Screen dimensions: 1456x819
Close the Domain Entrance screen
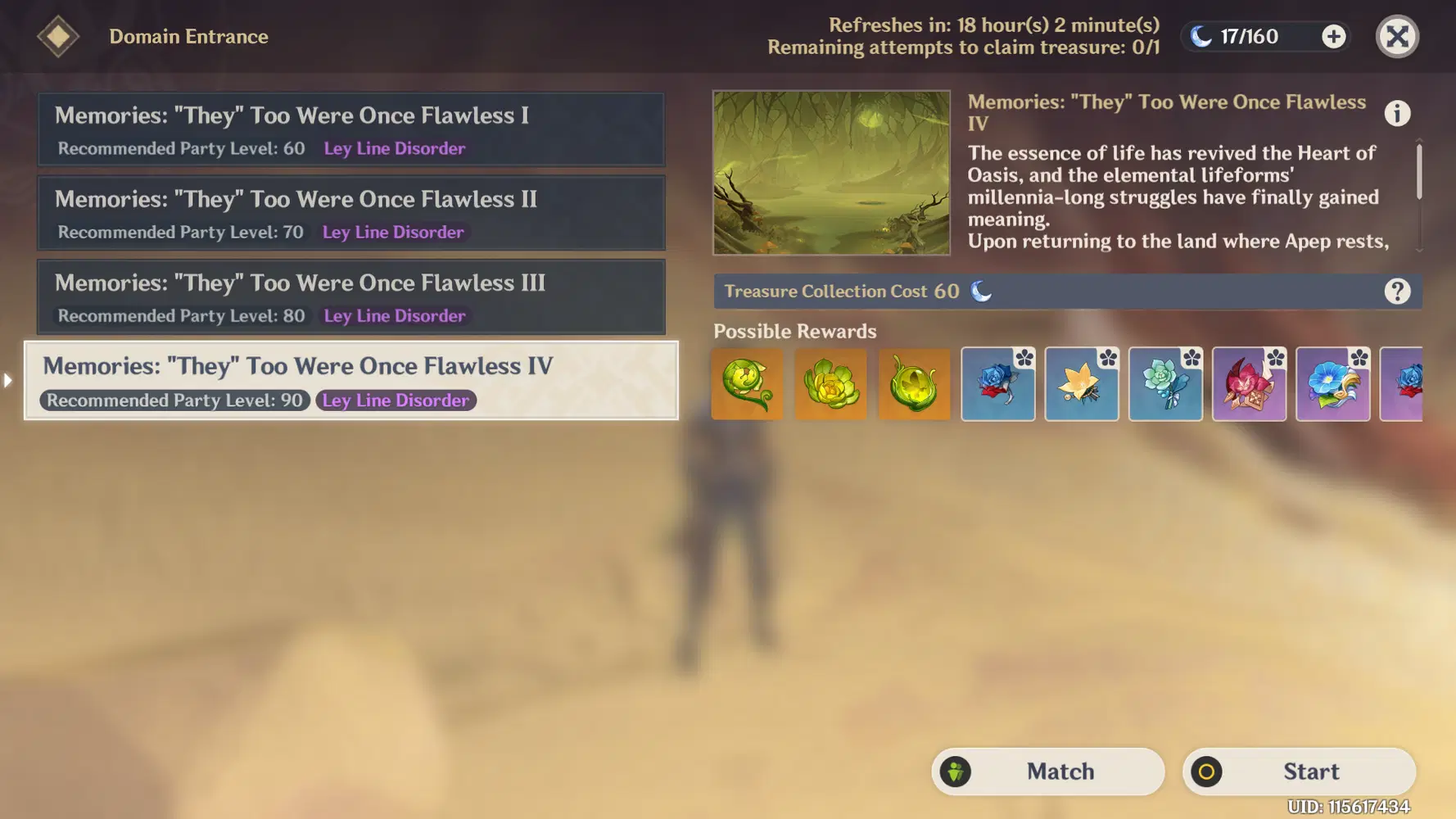pyautogui.click(x=1397, y=36)
